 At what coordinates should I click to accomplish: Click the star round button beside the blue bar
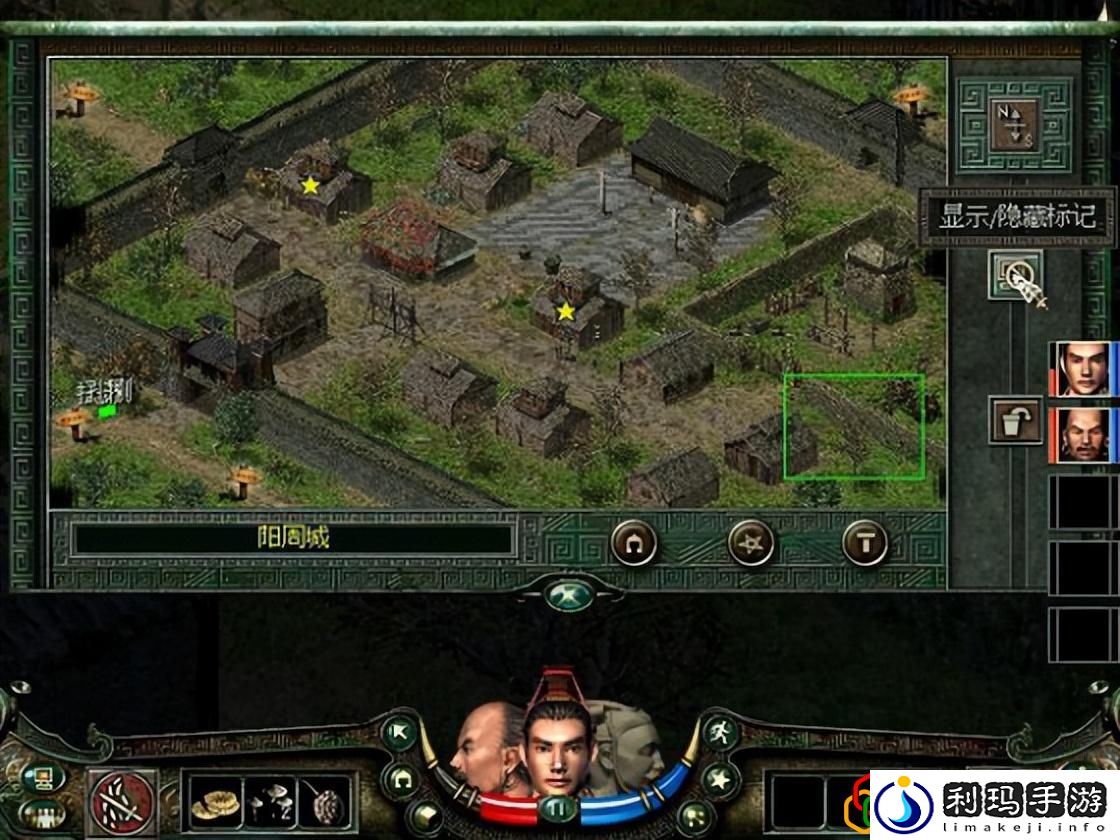pyautogui.click(x=719, y=779)
